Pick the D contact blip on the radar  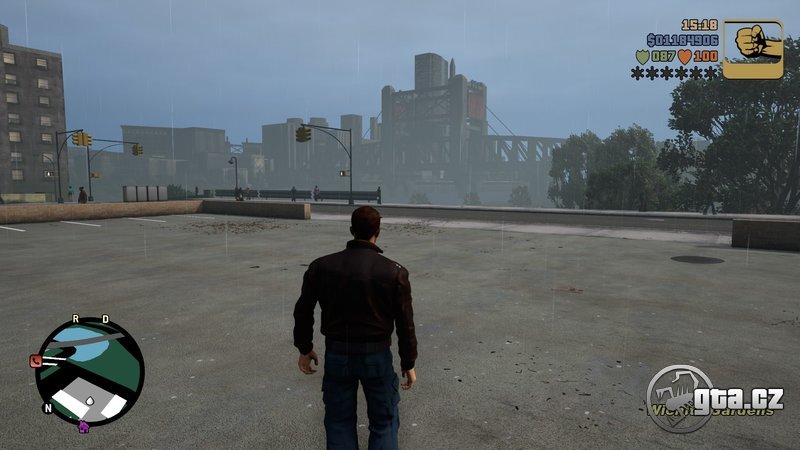pos(102,321)
